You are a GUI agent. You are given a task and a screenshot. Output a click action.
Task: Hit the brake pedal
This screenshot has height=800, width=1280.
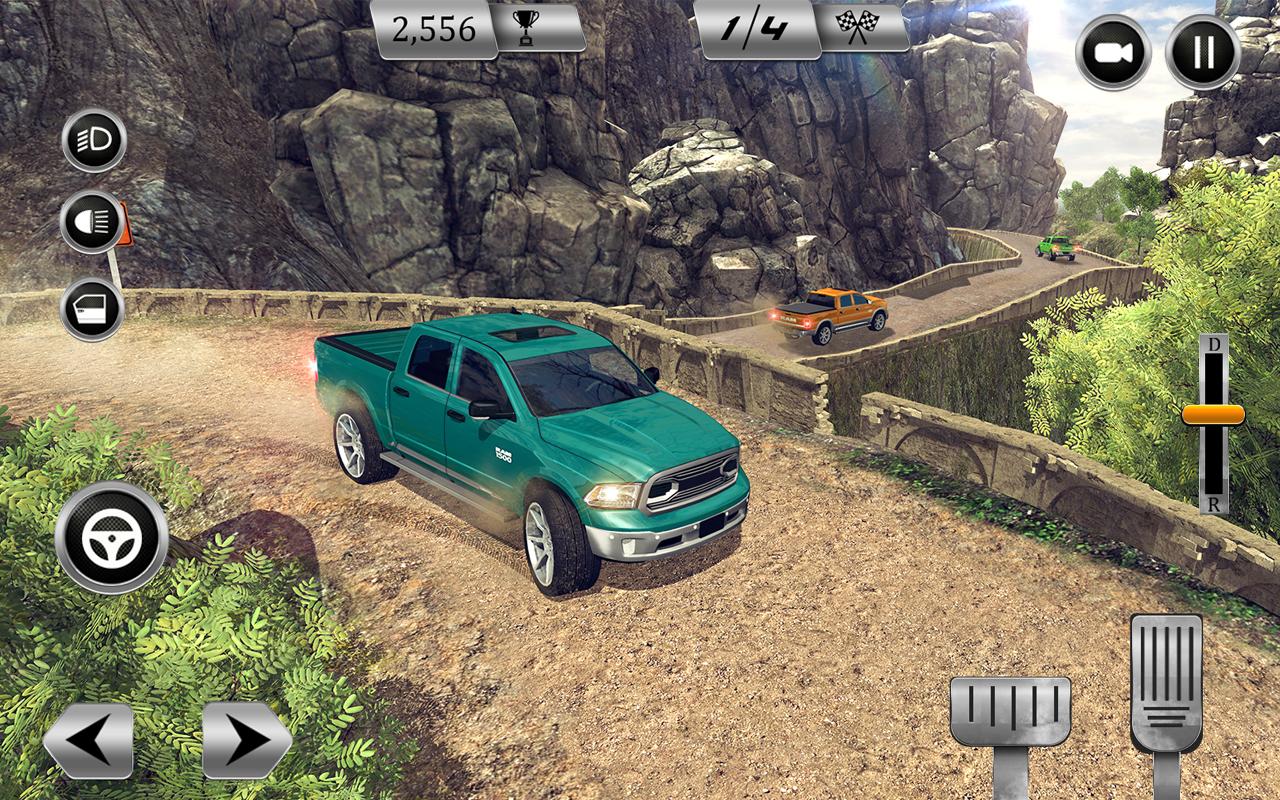[x=1009, y=712]
